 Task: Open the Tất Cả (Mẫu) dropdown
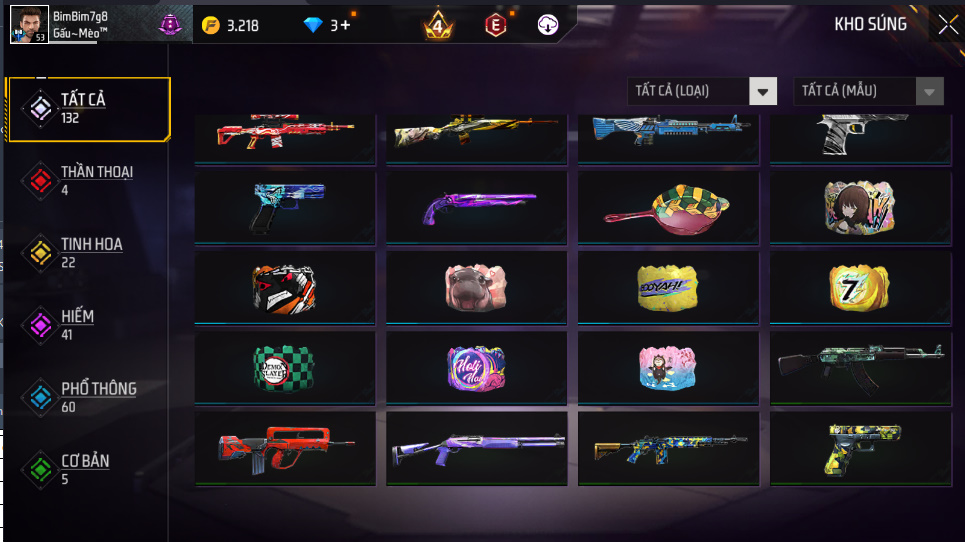[x=868, y=91]
